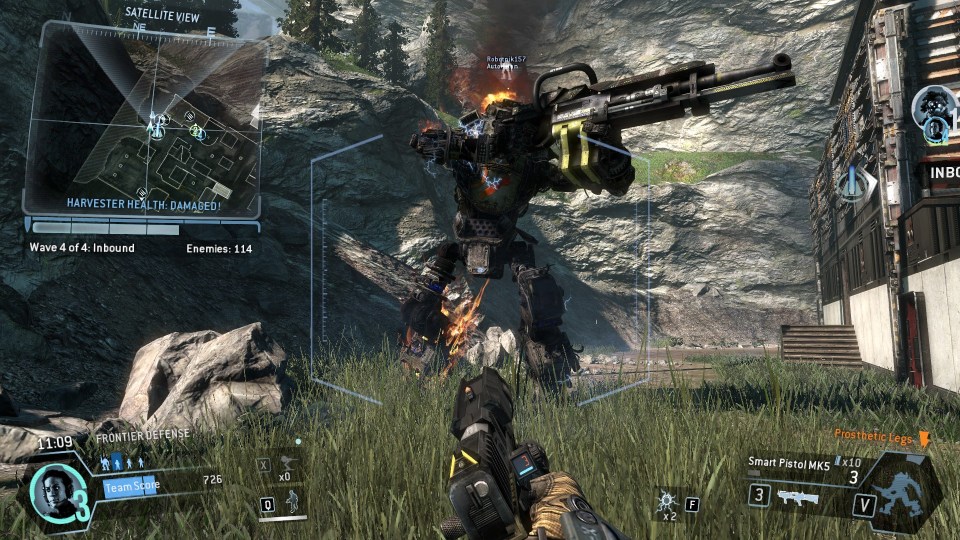Click the Prosthetic Legs lightning icon

pos(923,439)
